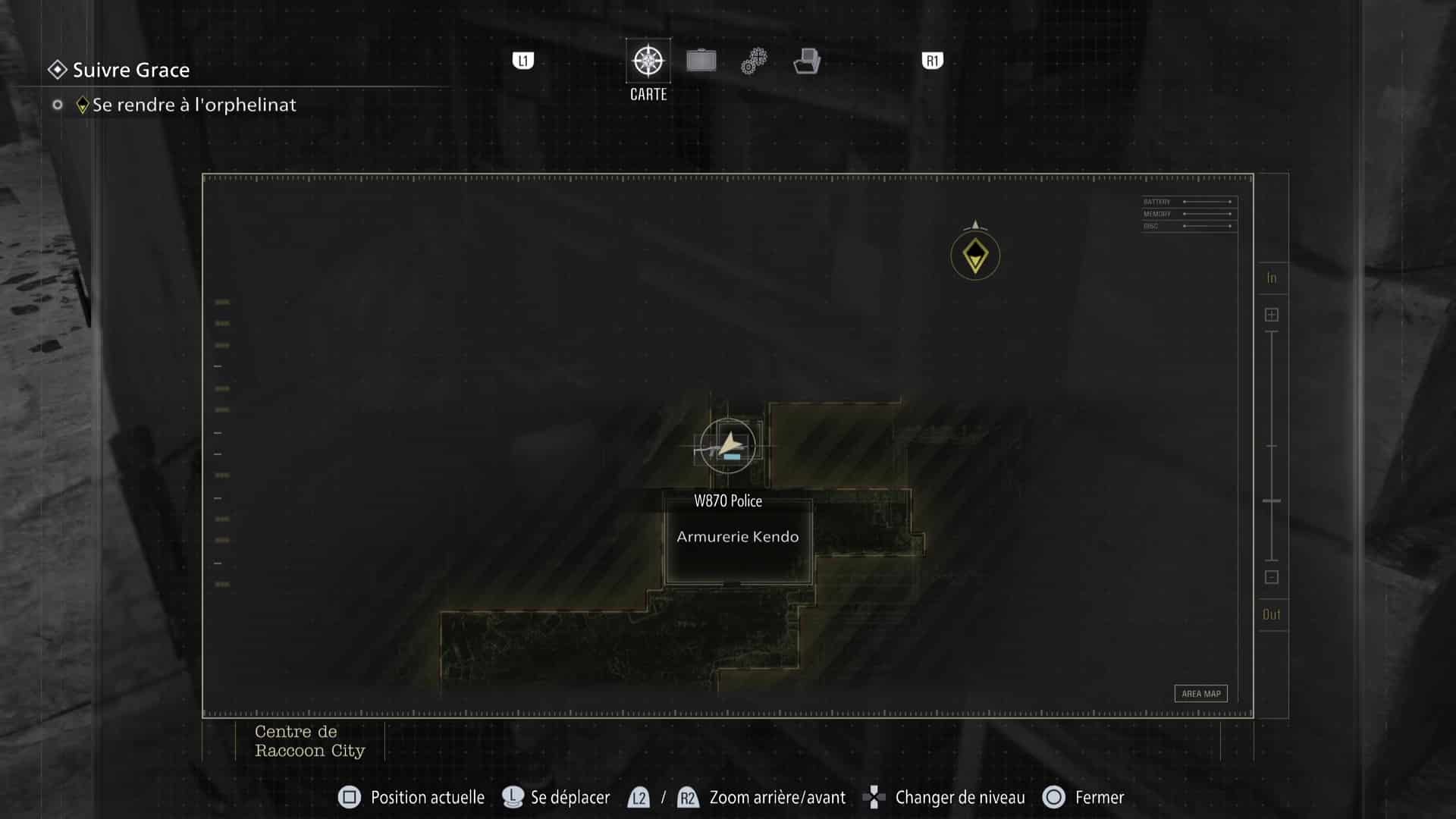Click the AREA MAP selector

(x=1200, y=693)
